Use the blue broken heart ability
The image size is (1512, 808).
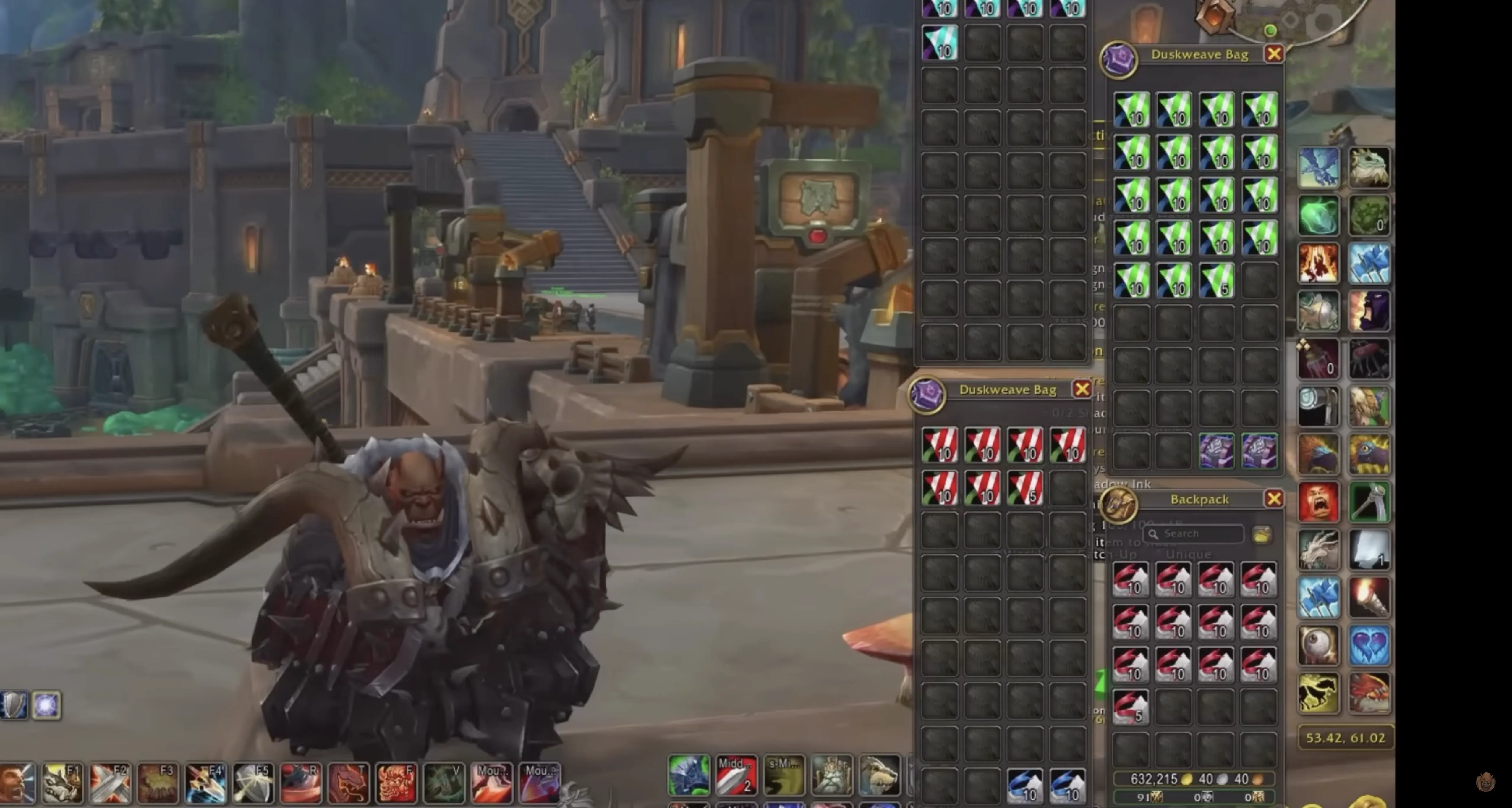click(1369, 645)
